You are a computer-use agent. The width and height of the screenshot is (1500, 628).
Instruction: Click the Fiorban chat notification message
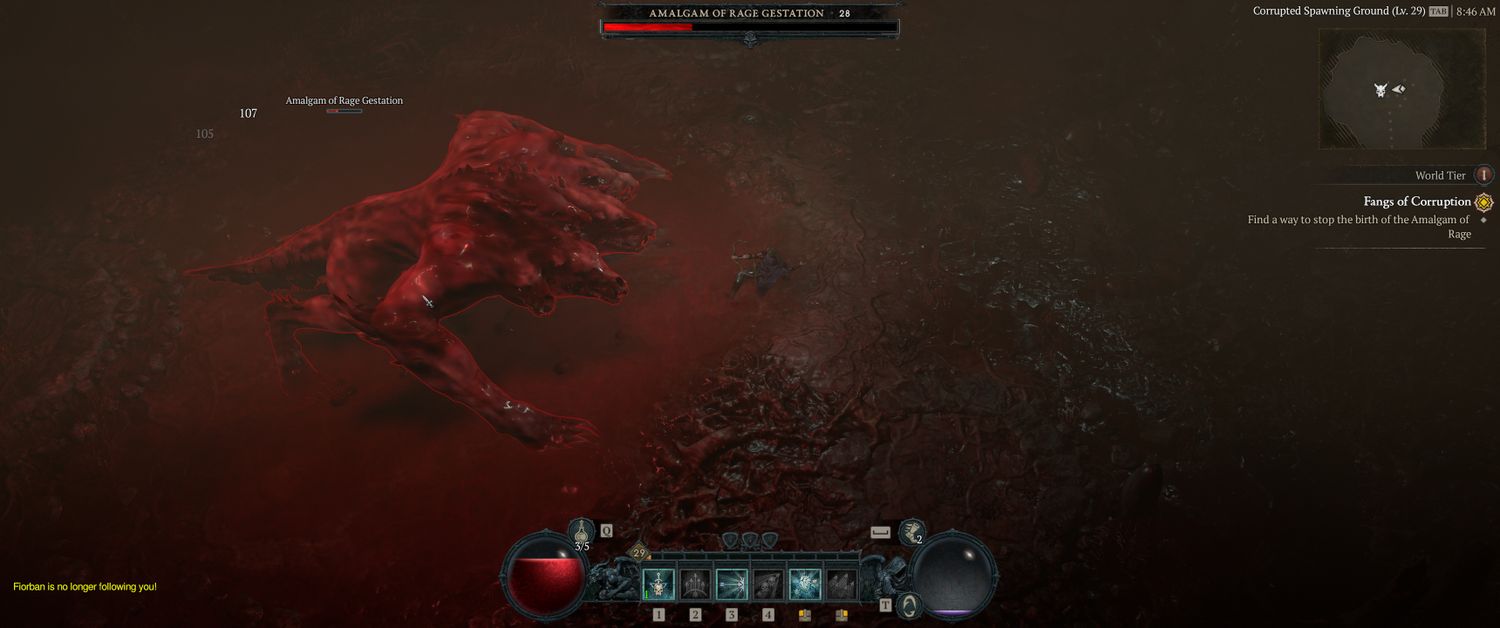(85, 587)
